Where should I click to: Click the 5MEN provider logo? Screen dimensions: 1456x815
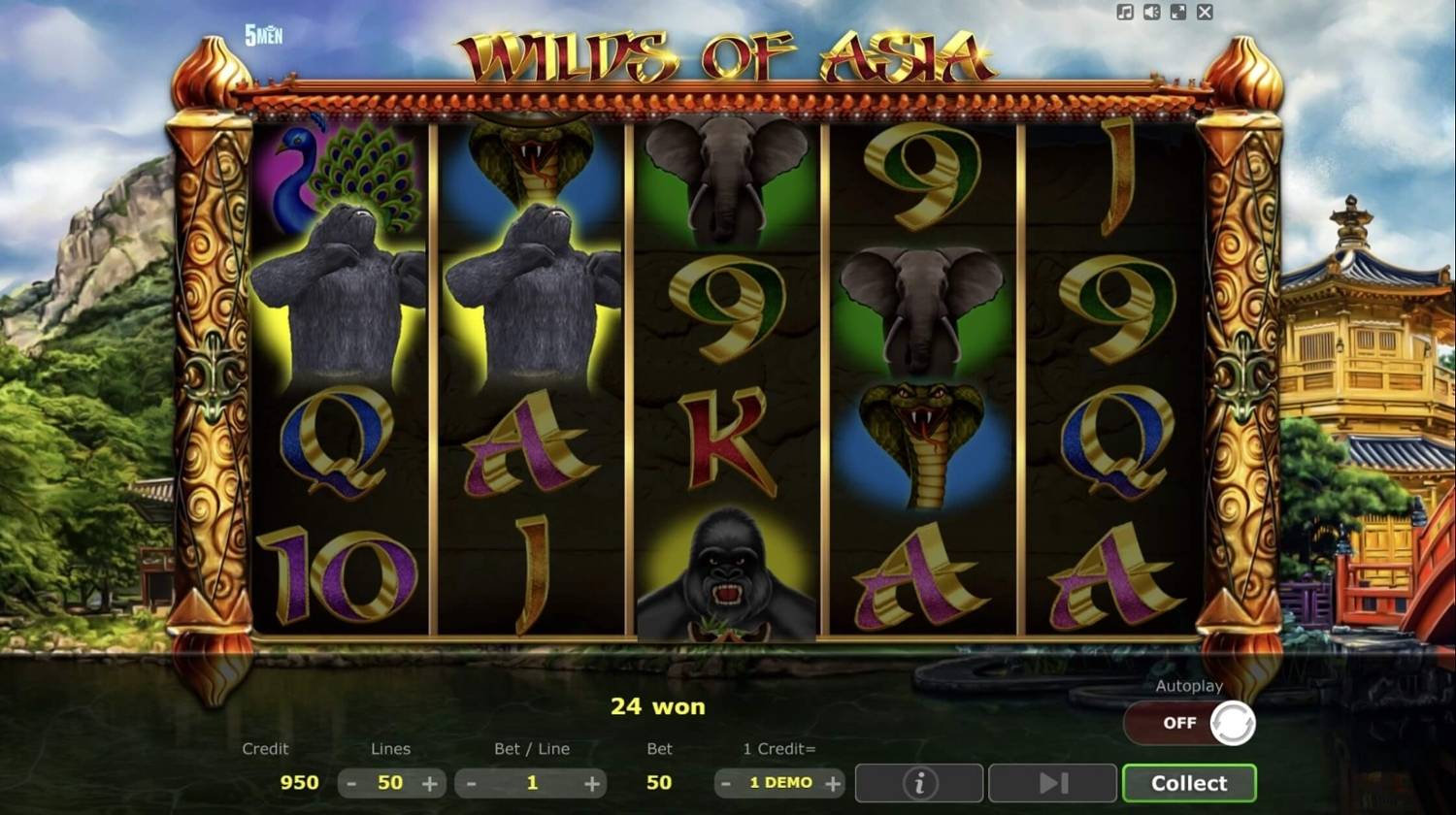click(x=262, y=33)
